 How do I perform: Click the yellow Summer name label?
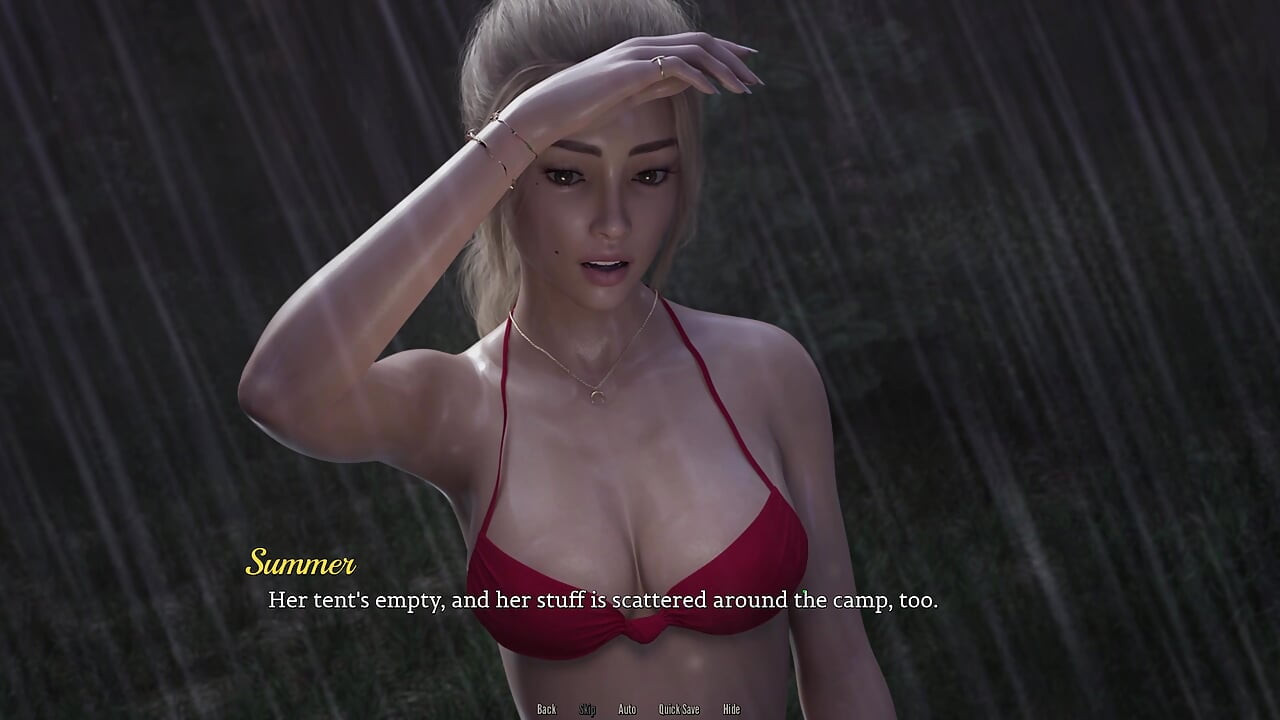pos(300,563)
